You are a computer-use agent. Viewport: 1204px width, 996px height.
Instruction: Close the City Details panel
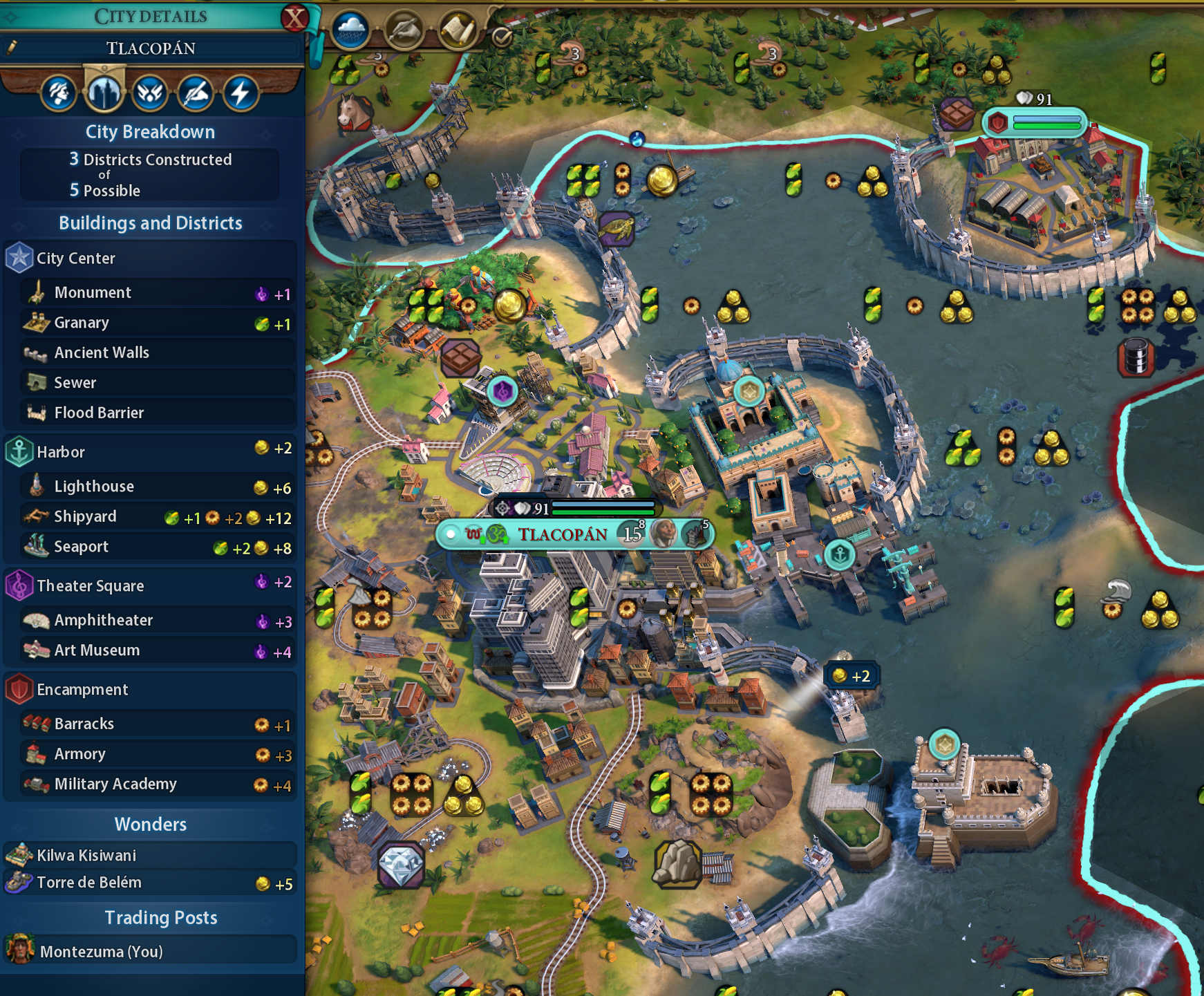click(x=294, y=17)
